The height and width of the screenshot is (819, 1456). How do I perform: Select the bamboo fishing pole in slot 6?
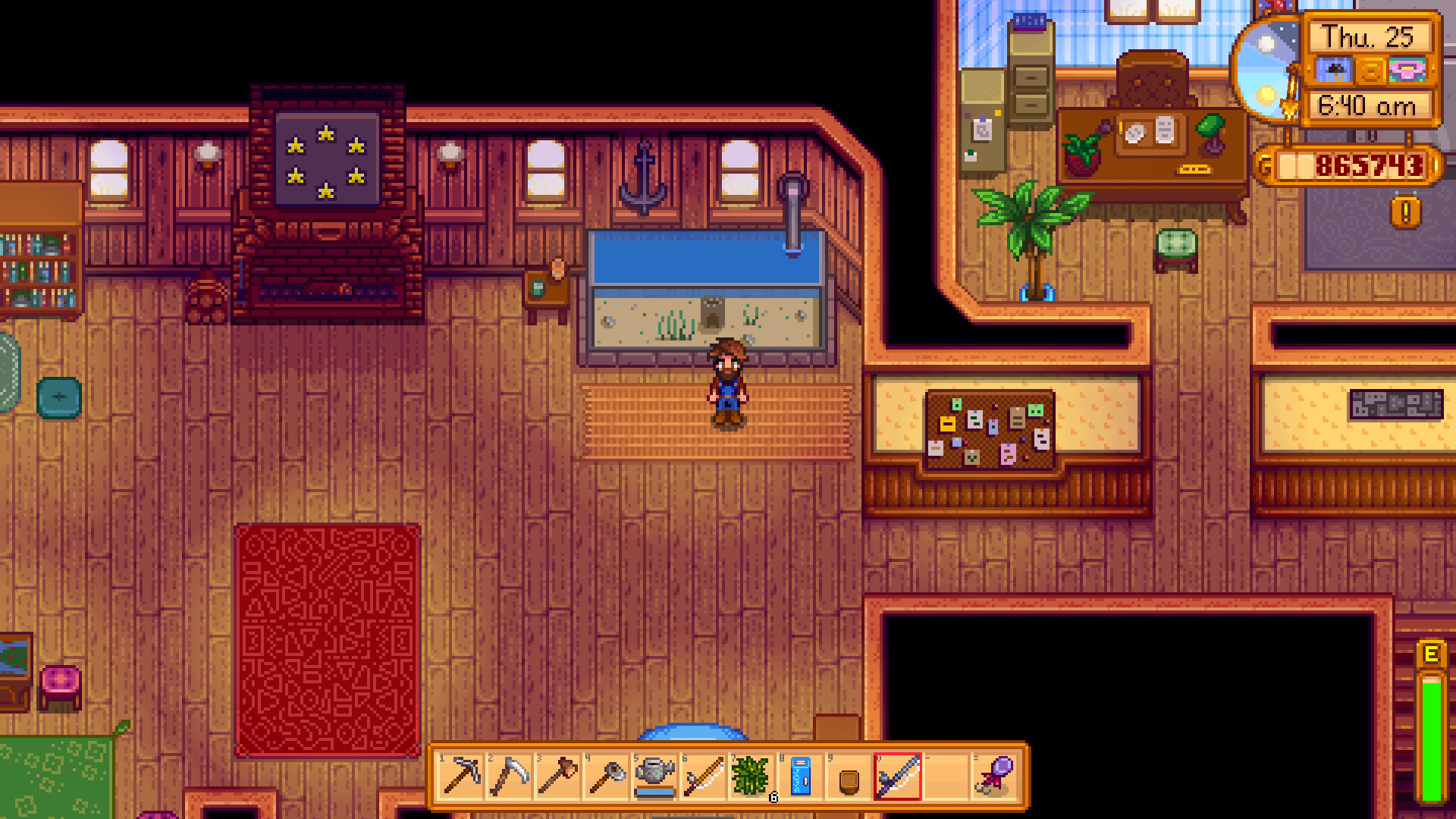[704, 775]
